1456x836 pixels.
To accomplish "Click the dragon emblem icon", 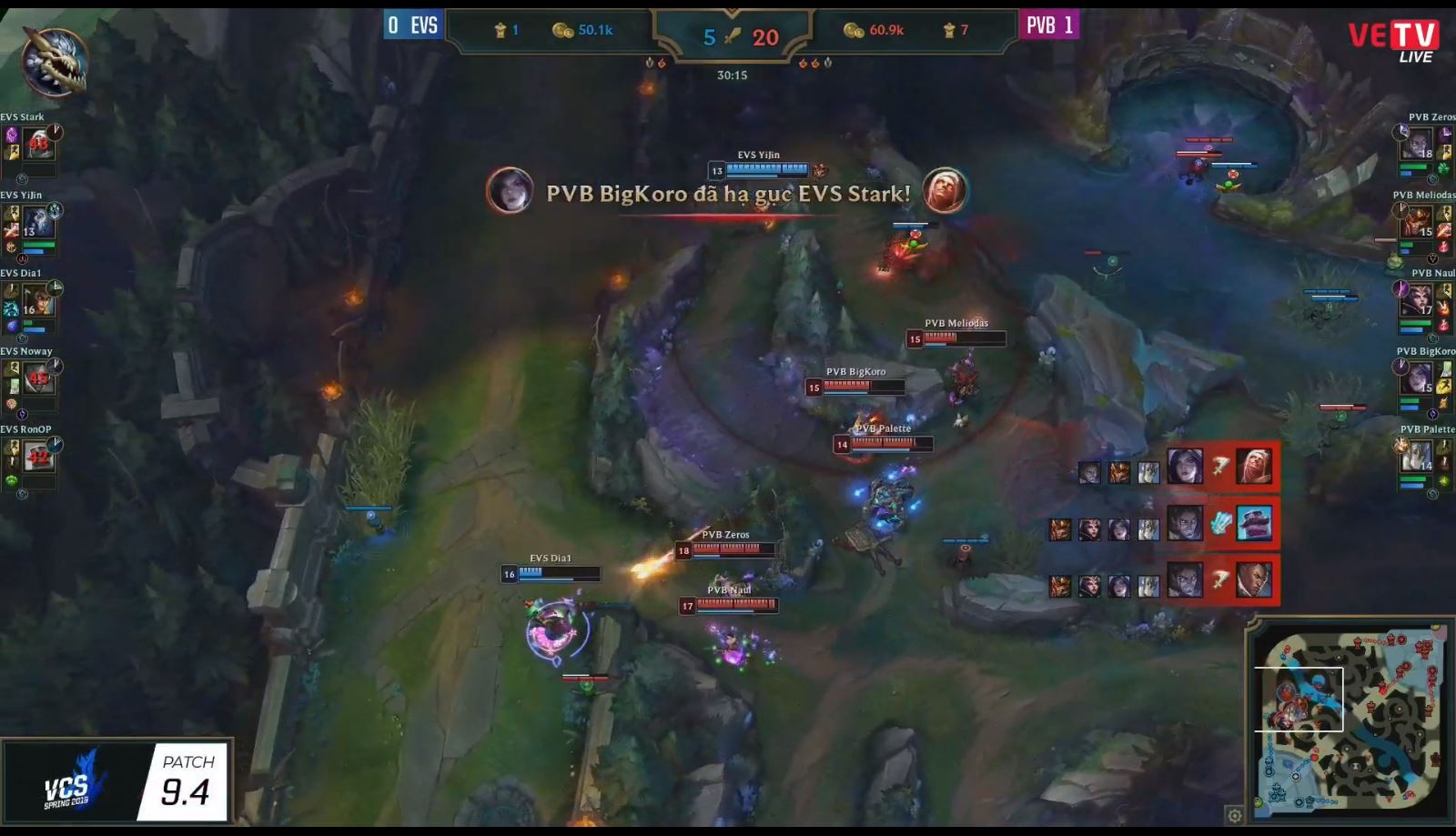I will 54,61.
